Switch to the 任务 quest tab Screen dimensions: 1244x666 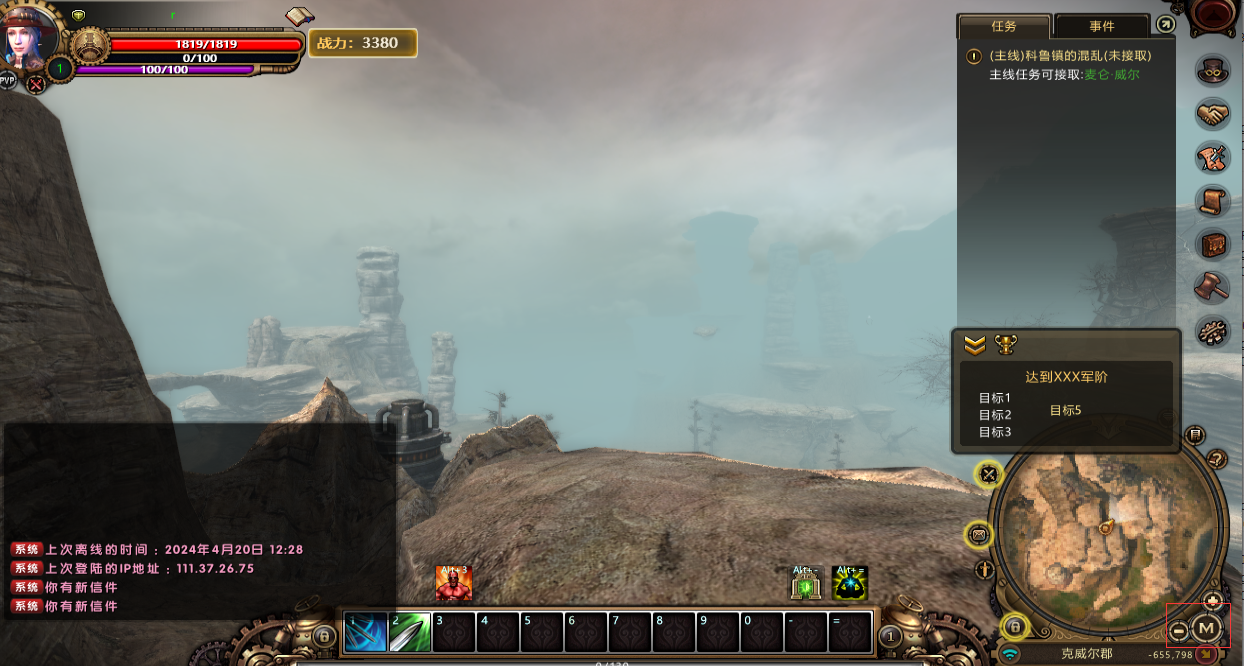click(x=1003, y=26)
